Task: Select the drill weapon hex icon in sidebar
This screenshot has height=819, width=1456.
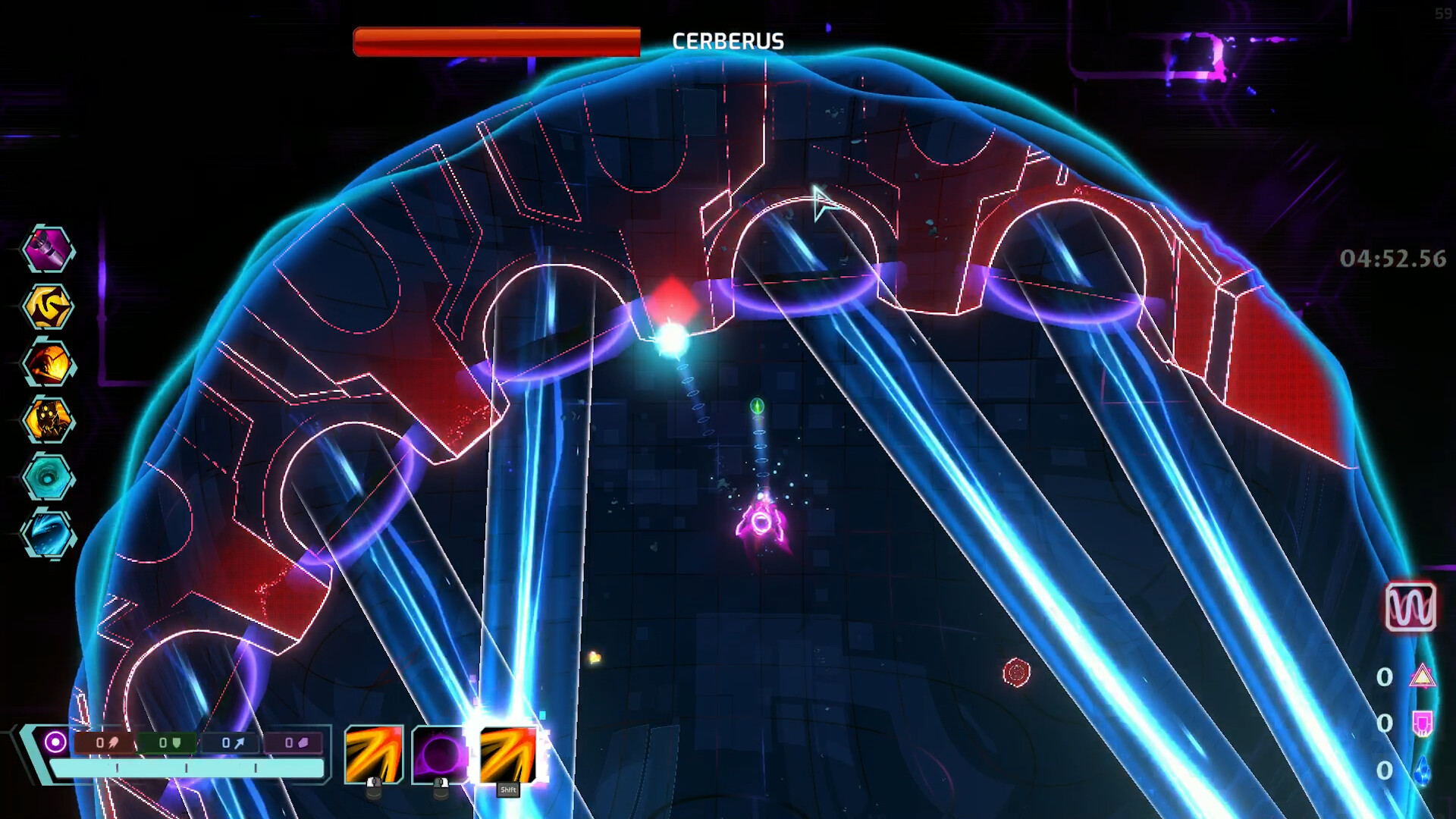Action: coord(49,250)
